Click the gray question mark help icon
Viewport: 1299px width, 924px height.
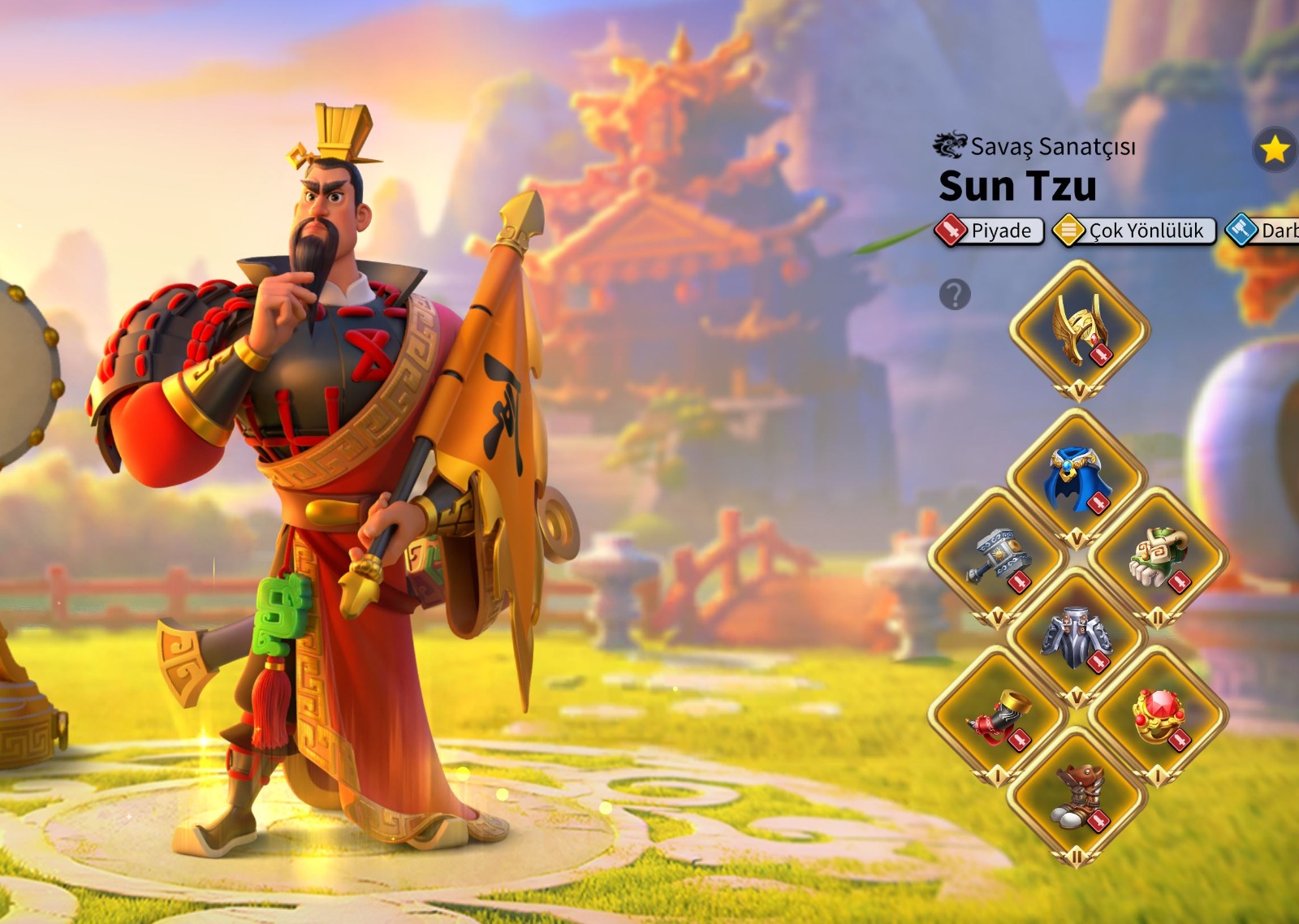click(x=955, y=294)
